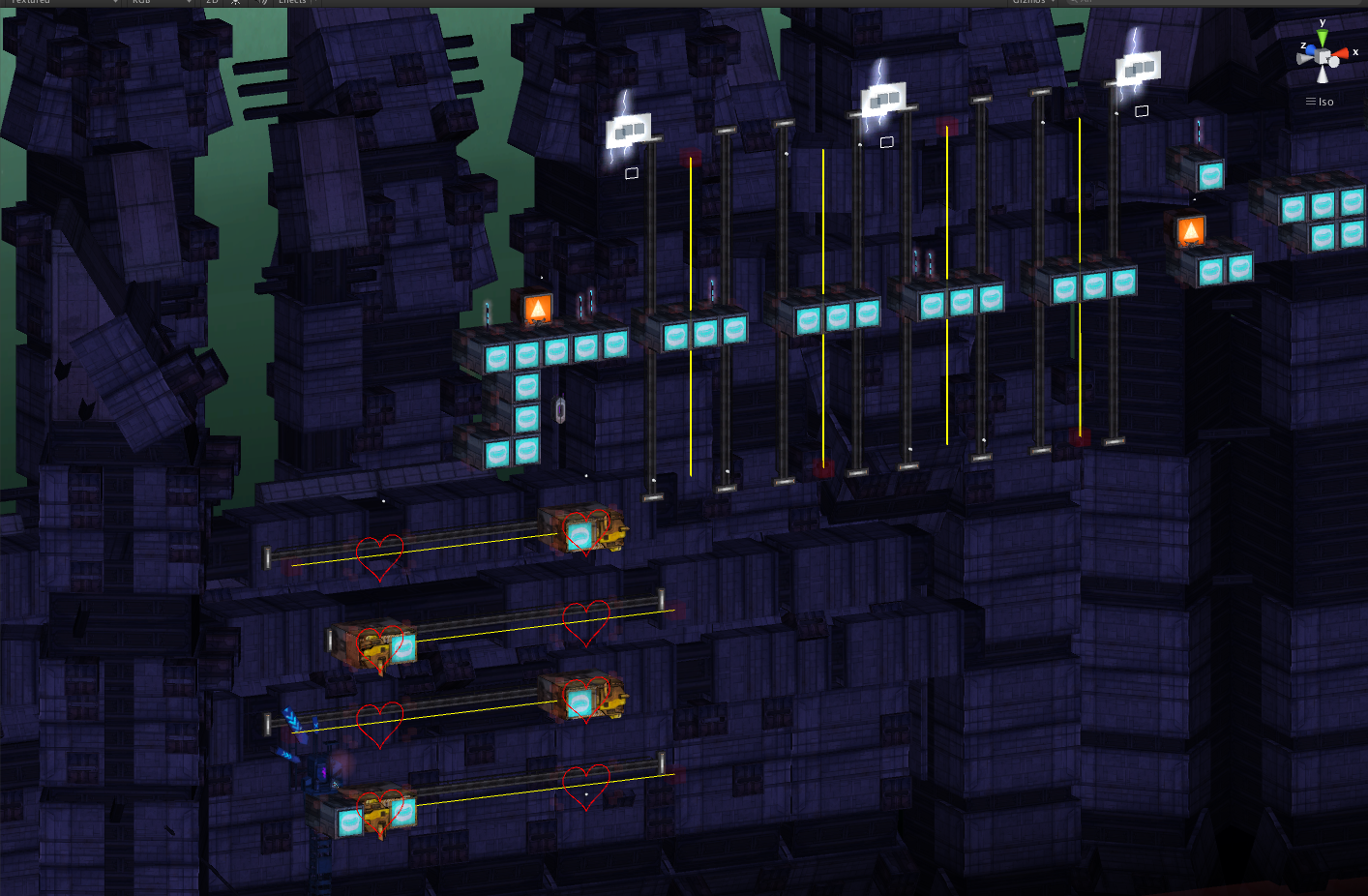Viewport: 1368px width, 896px height.
Task: Click the green Y axis on the scene gizmo
Action: pyautogui.click(x=1323, y=35)
